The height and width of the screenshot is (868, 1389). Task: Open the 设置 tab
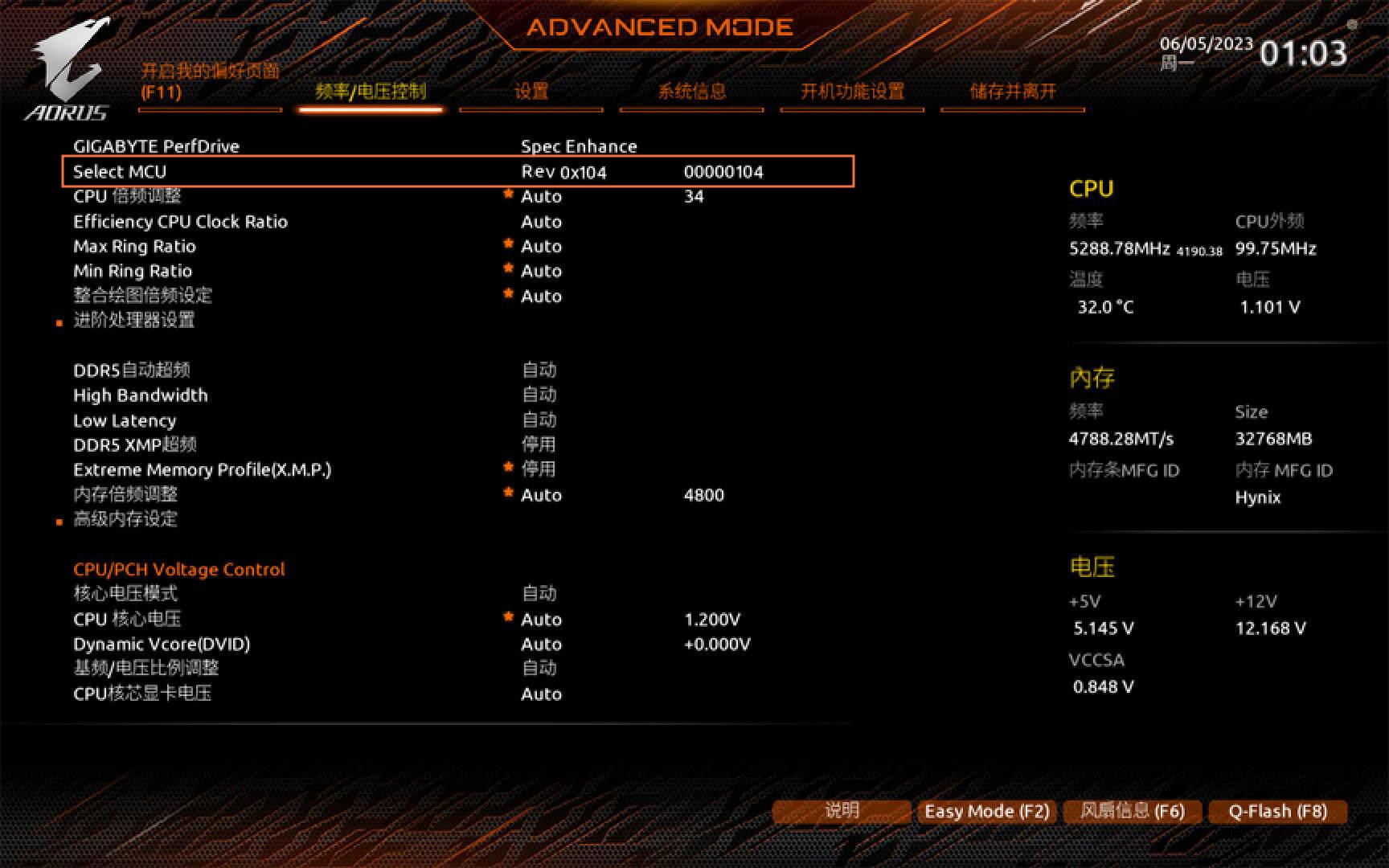click(x=531, y=92)
